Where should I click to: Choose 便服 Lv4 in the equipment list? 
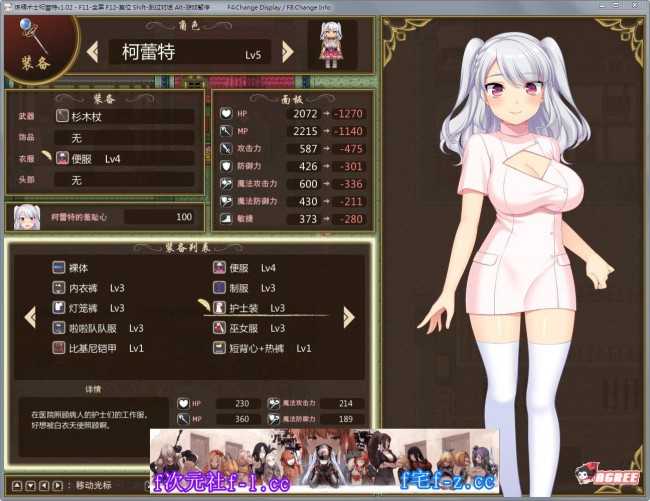(x=250, y=268)
